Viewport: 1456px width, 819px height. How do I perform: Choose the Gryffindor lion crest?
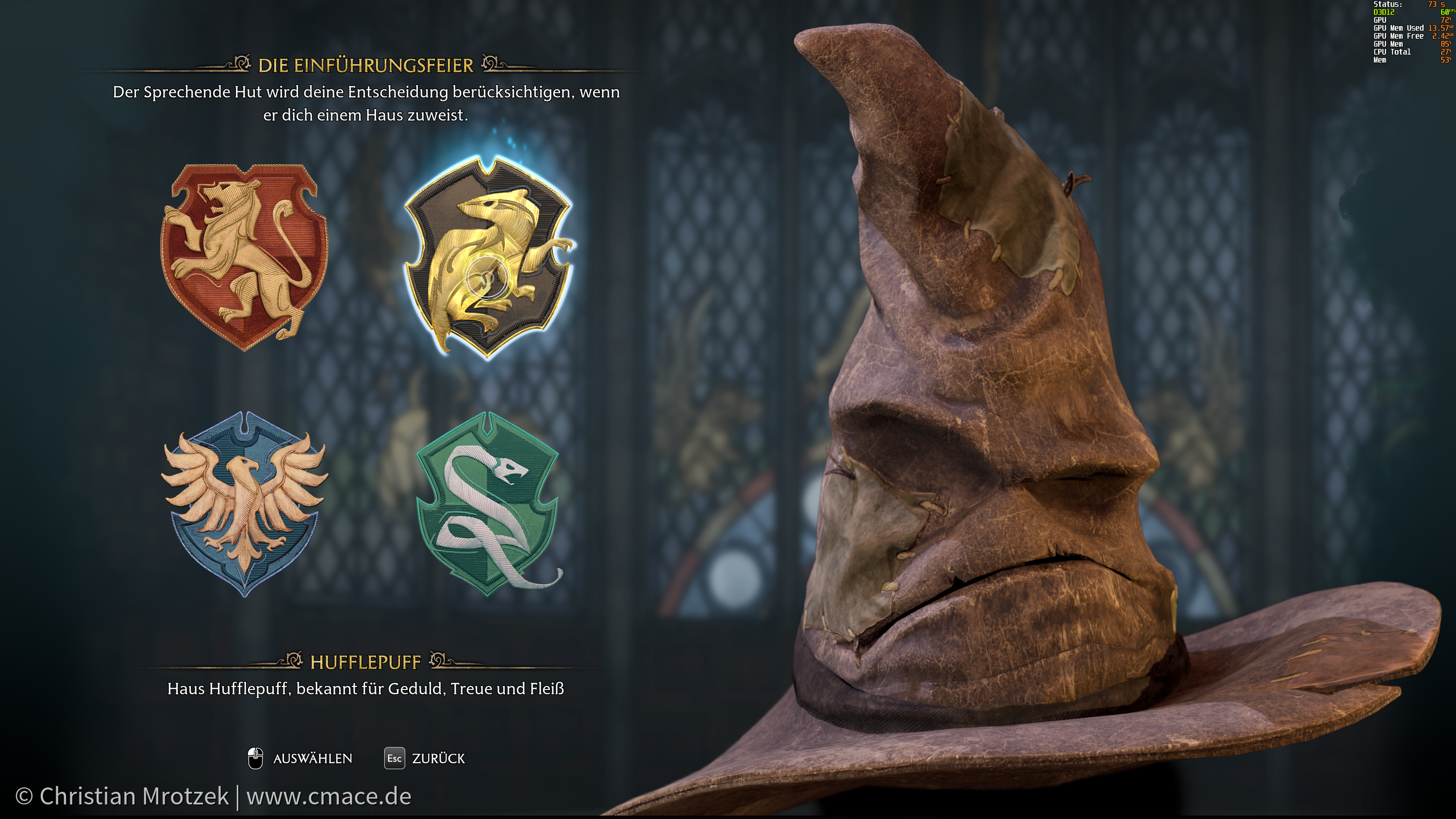pos(244,257)
